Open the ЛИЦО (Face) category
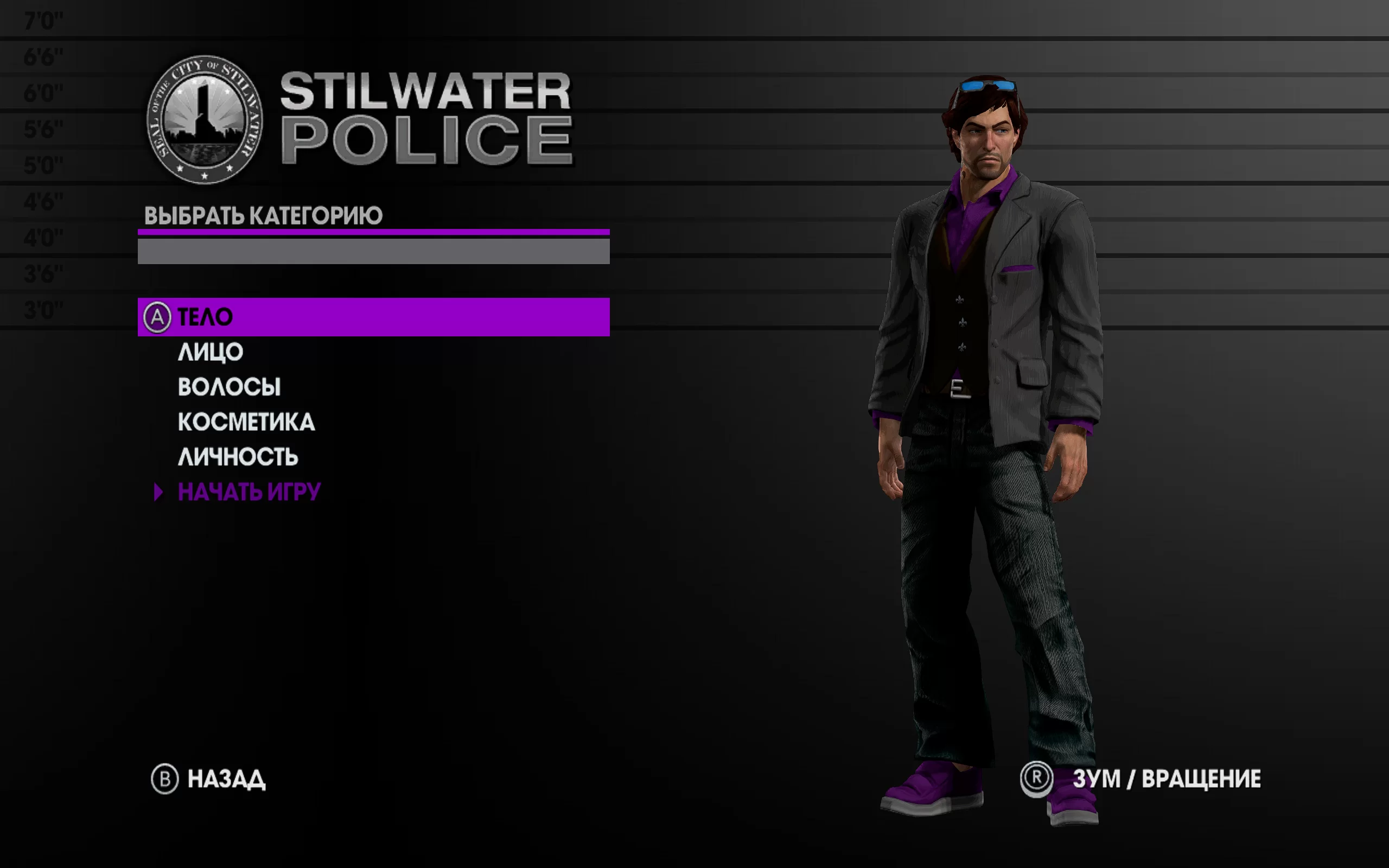 coord(210,352)
